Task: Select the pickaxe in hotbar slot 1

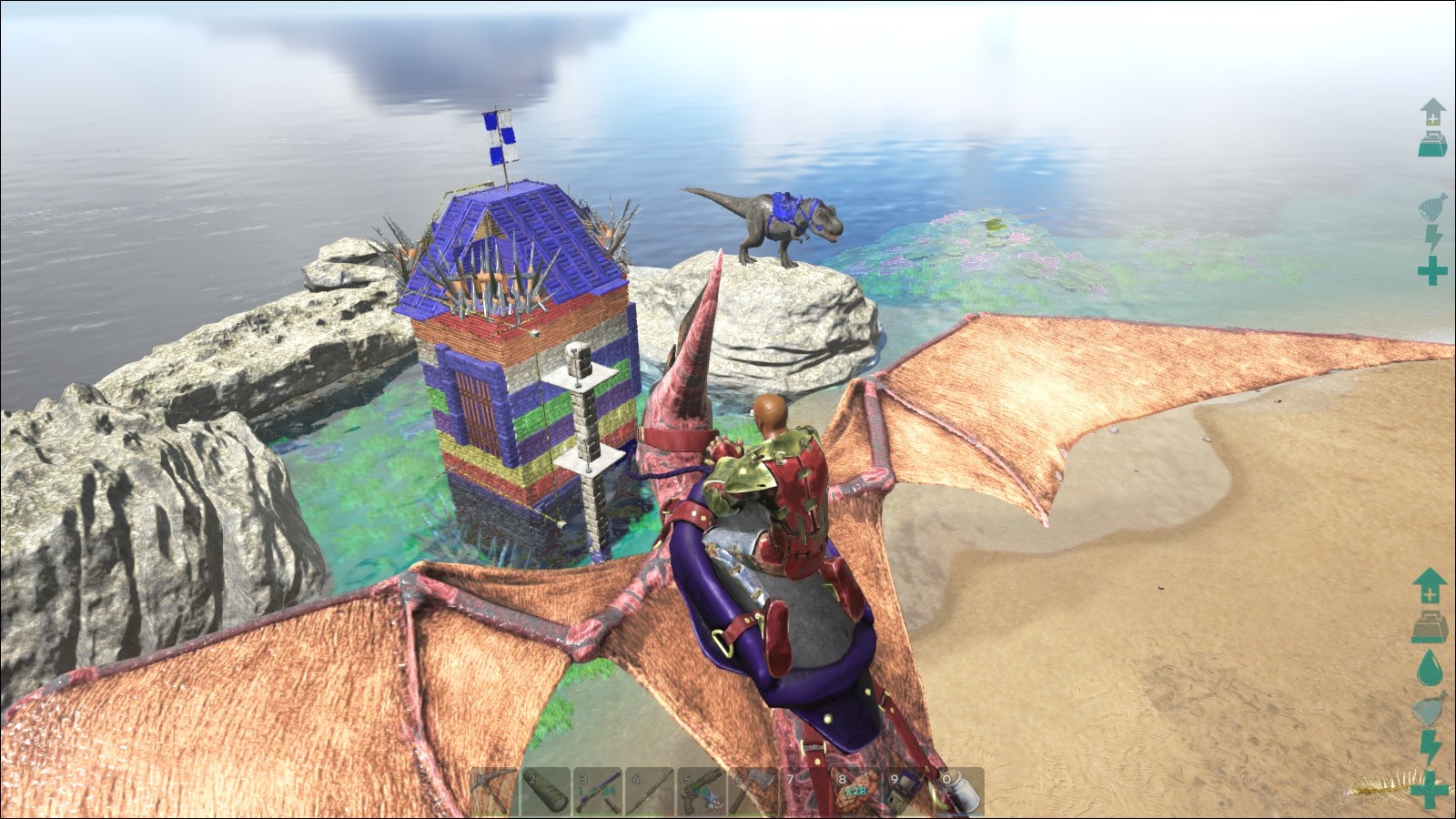Action: [x=493, y=792]
